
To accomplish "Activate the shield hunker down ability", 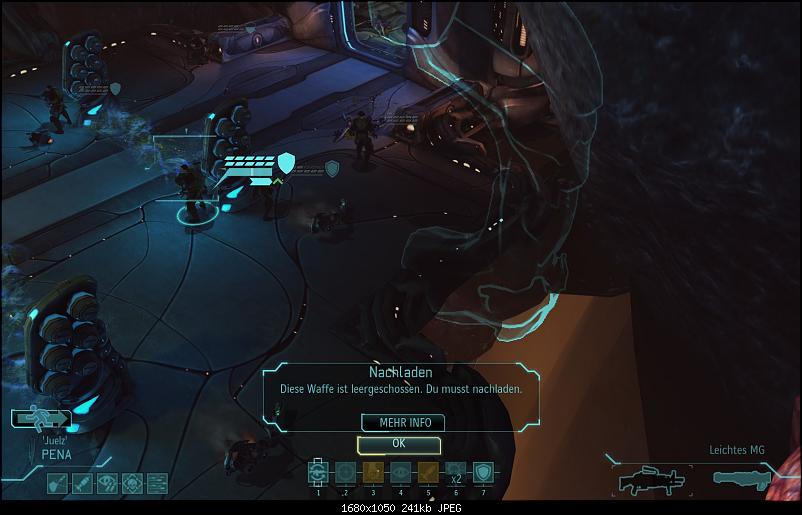I will (482, 473).
